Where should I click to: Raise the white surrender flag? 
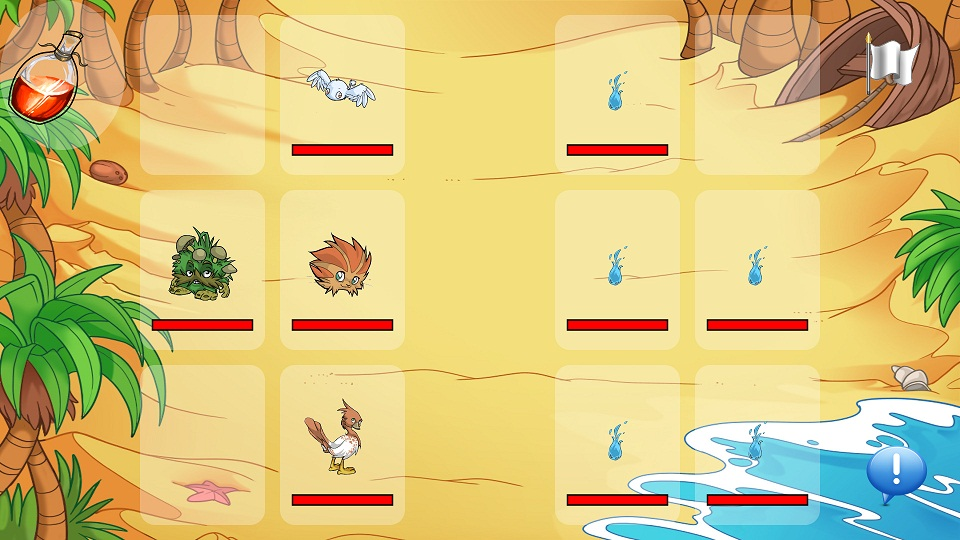tap(888, 63)
